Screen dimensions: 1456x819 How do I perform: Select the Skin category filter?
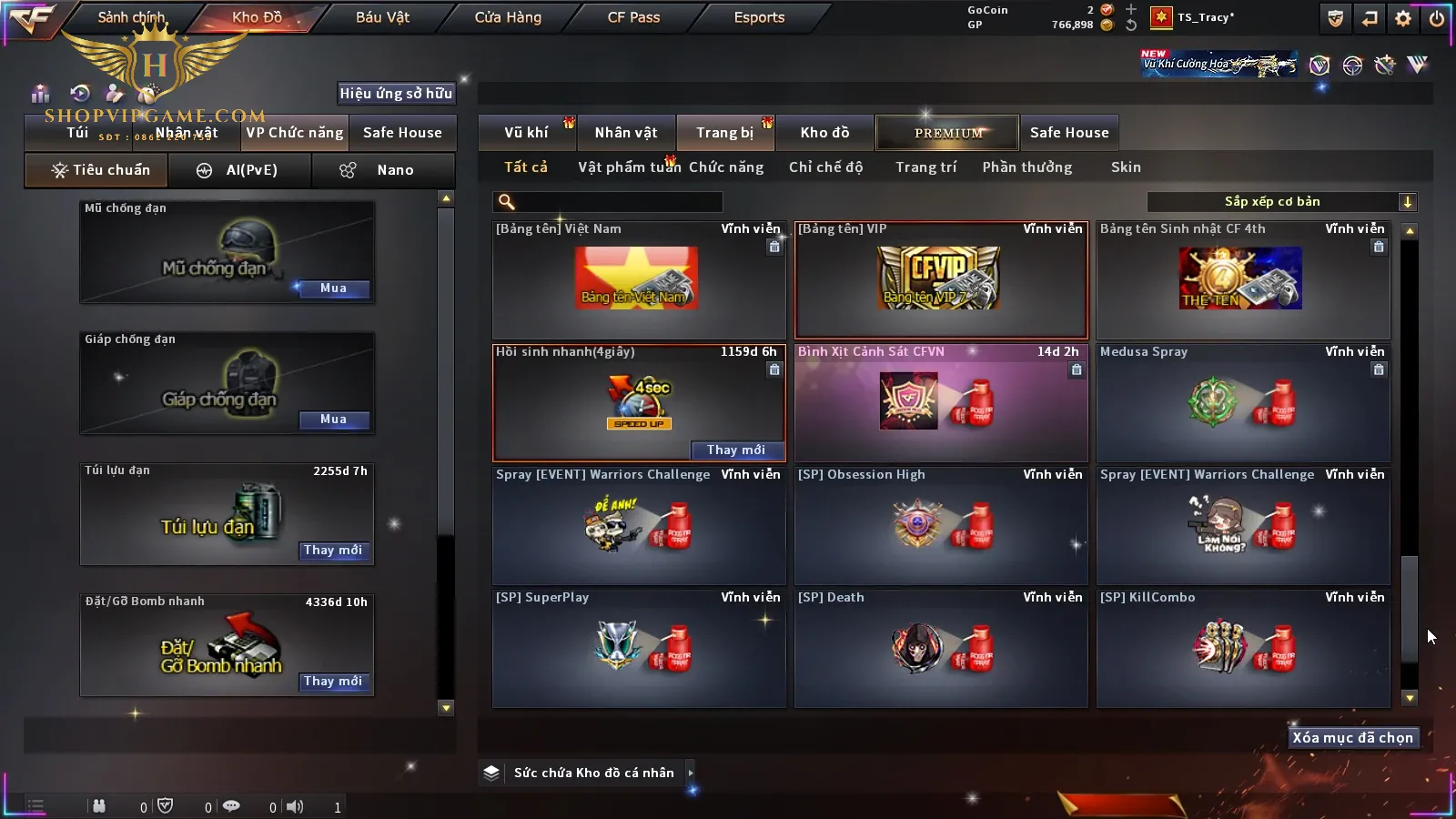1126,167
